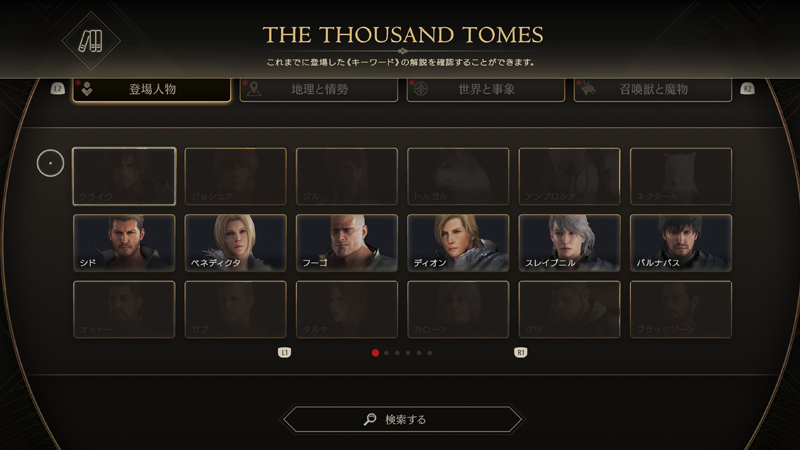The image size is (800, 450).
Task: Select the クライヴ (Clive) tile
Action: tap(124, 177)
